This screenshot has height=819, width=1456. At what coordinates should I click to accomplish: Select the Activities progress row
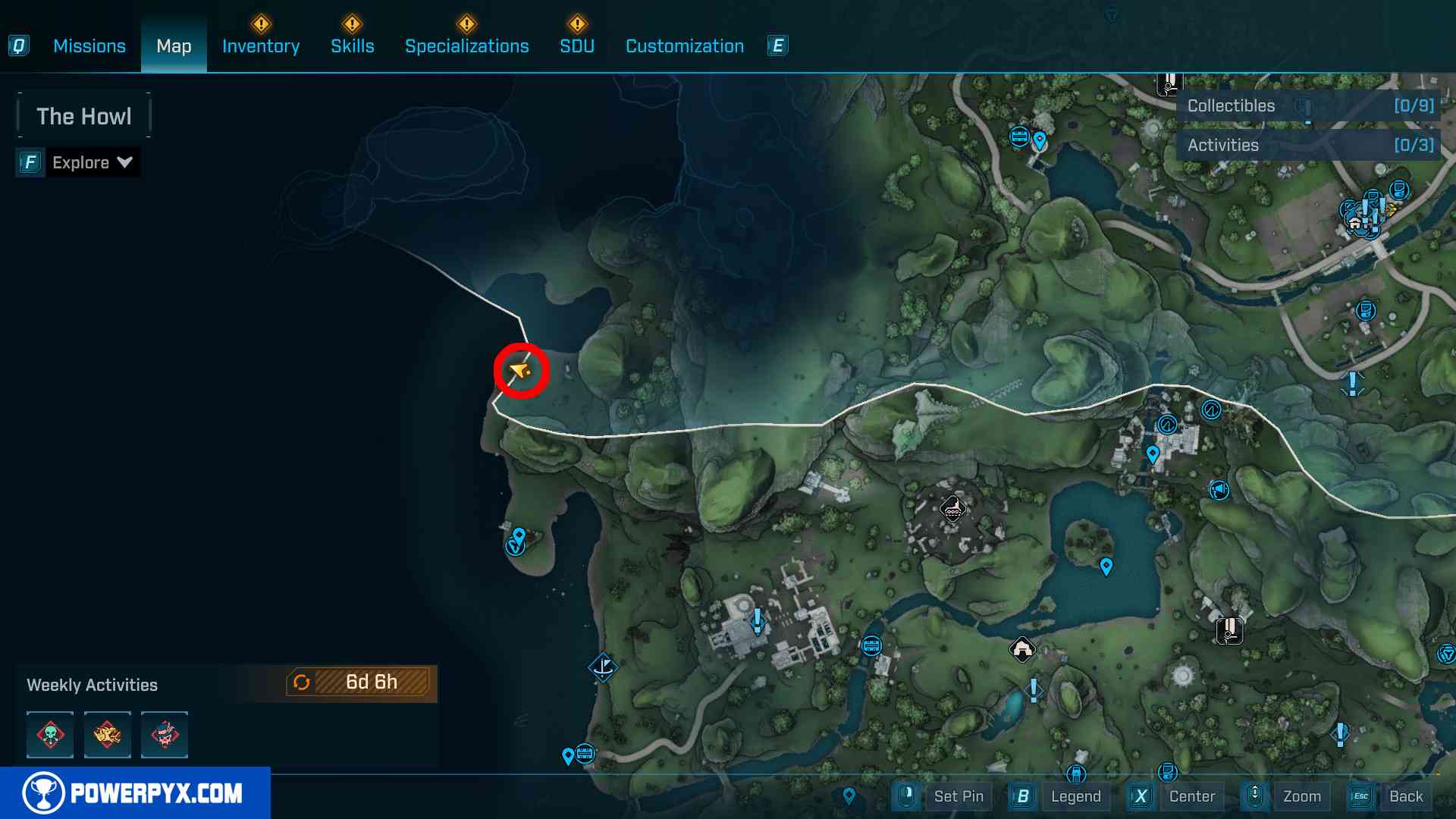pyautogui.click(x=1309, y=146)
